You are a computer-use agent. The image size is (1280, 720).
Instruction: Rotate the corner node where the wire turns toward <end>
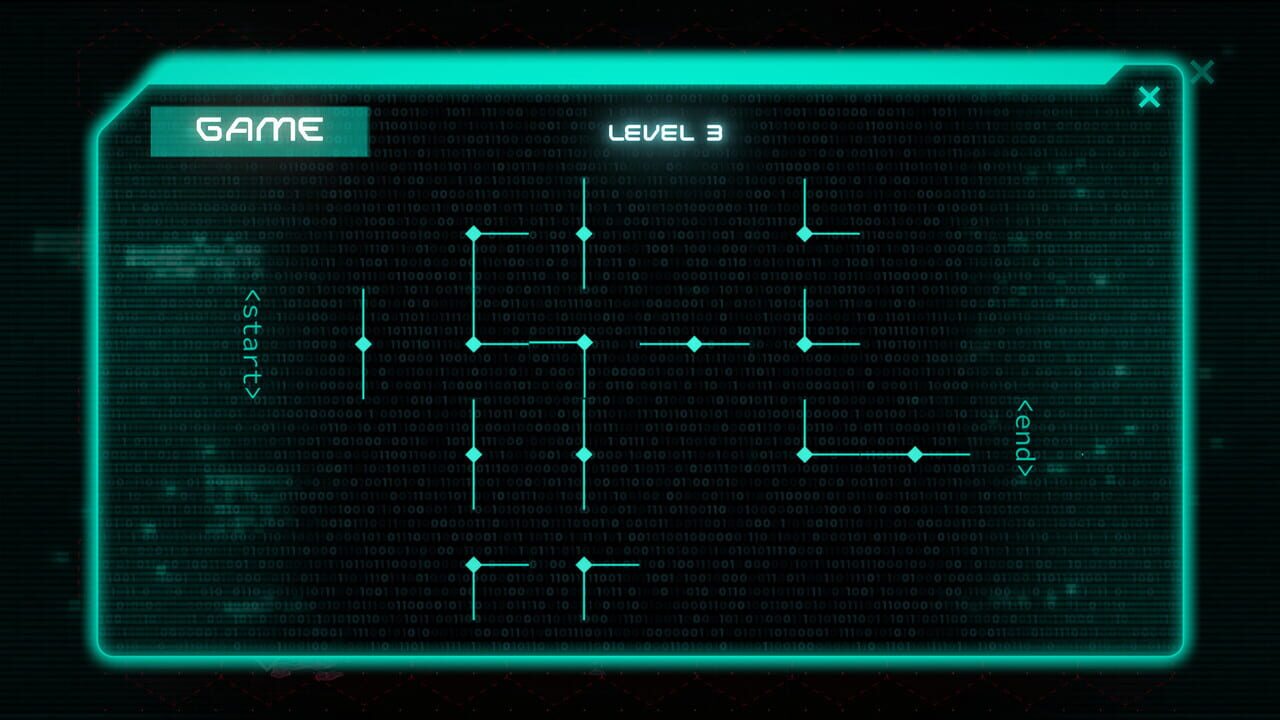[x=805, y=455]
